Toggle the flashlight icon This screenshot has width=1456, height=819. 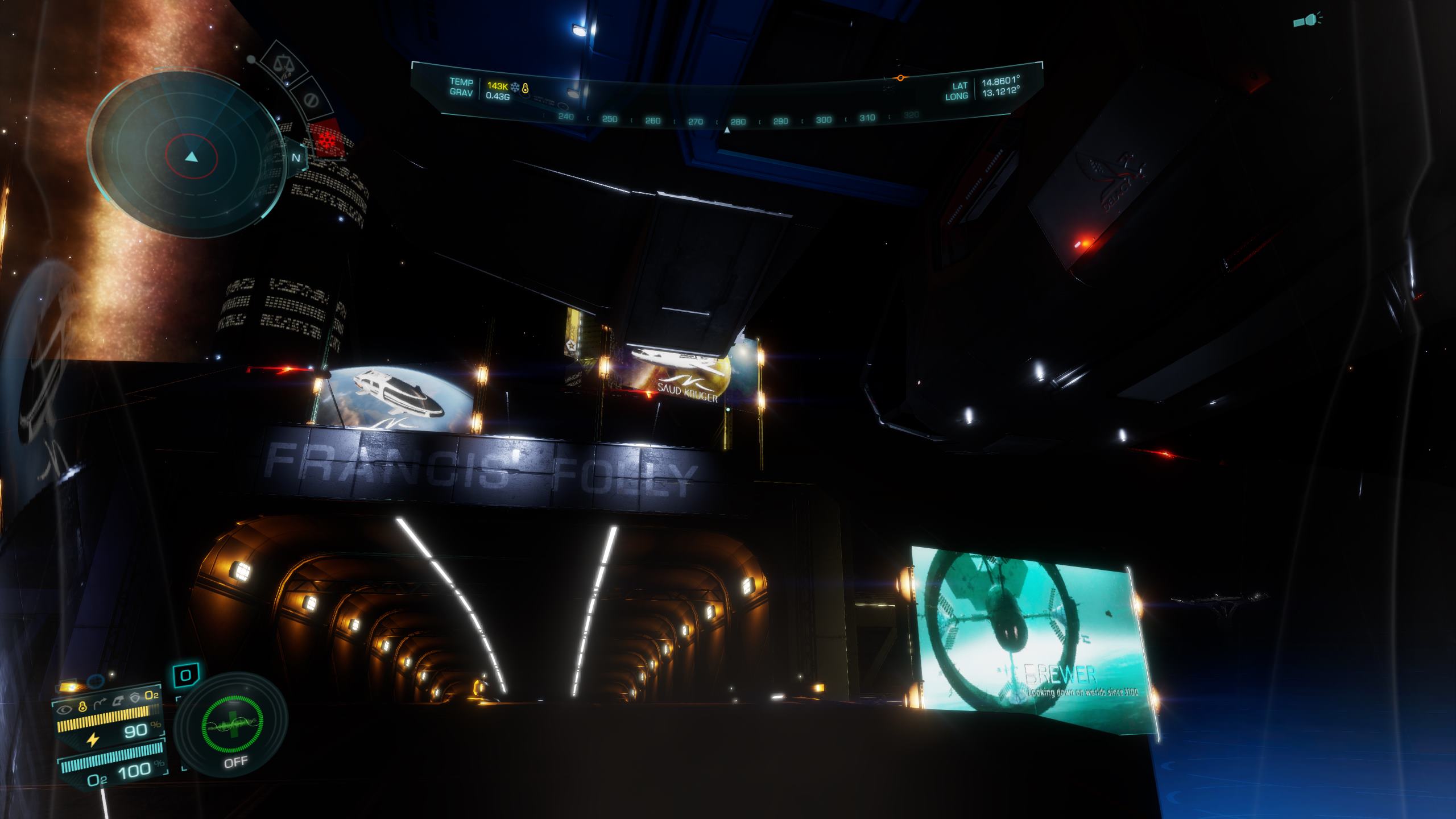[x=1308, y=21]
